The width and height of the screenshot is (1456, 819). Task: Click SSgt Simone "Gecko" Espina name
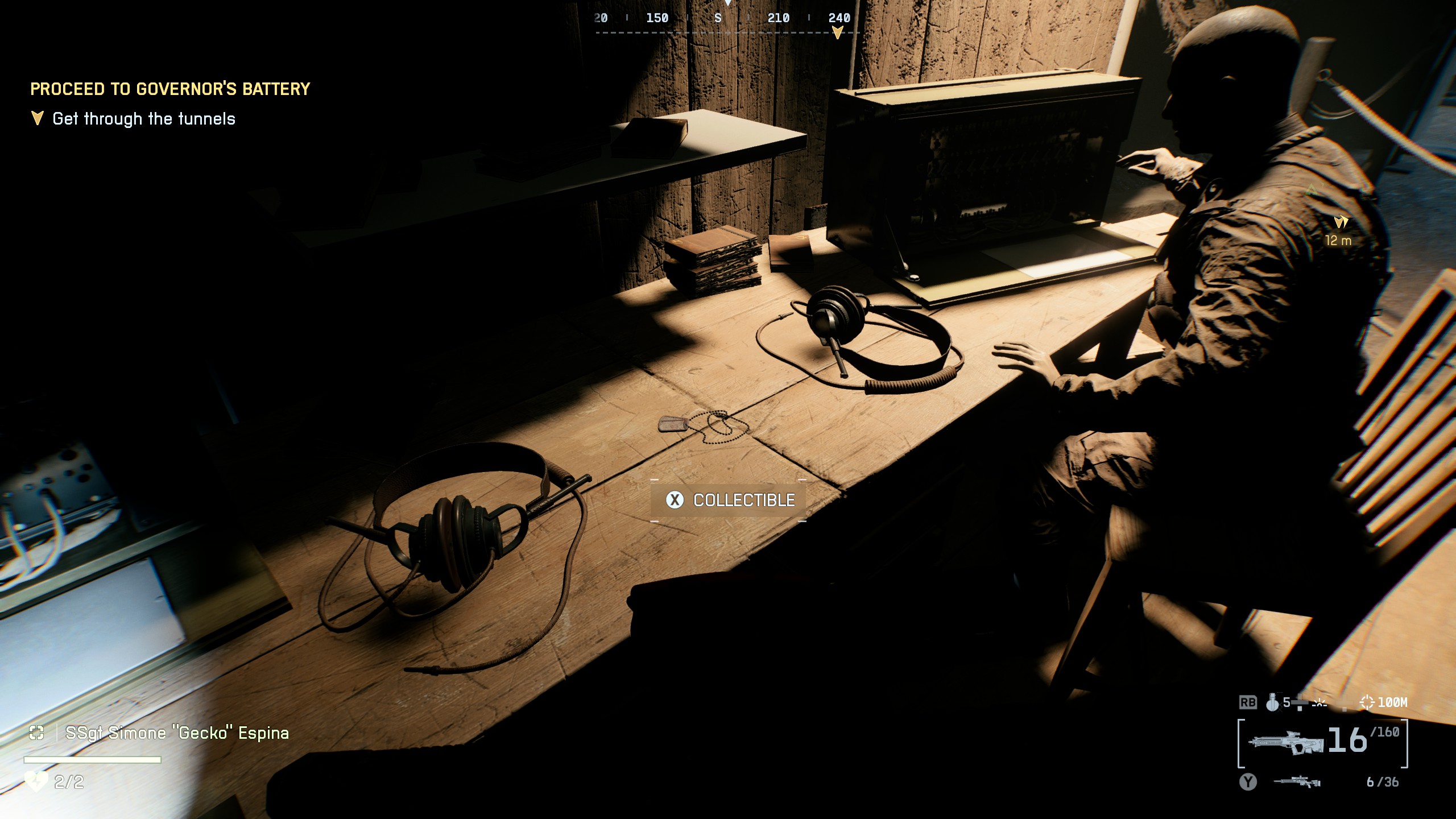(177, 733)
